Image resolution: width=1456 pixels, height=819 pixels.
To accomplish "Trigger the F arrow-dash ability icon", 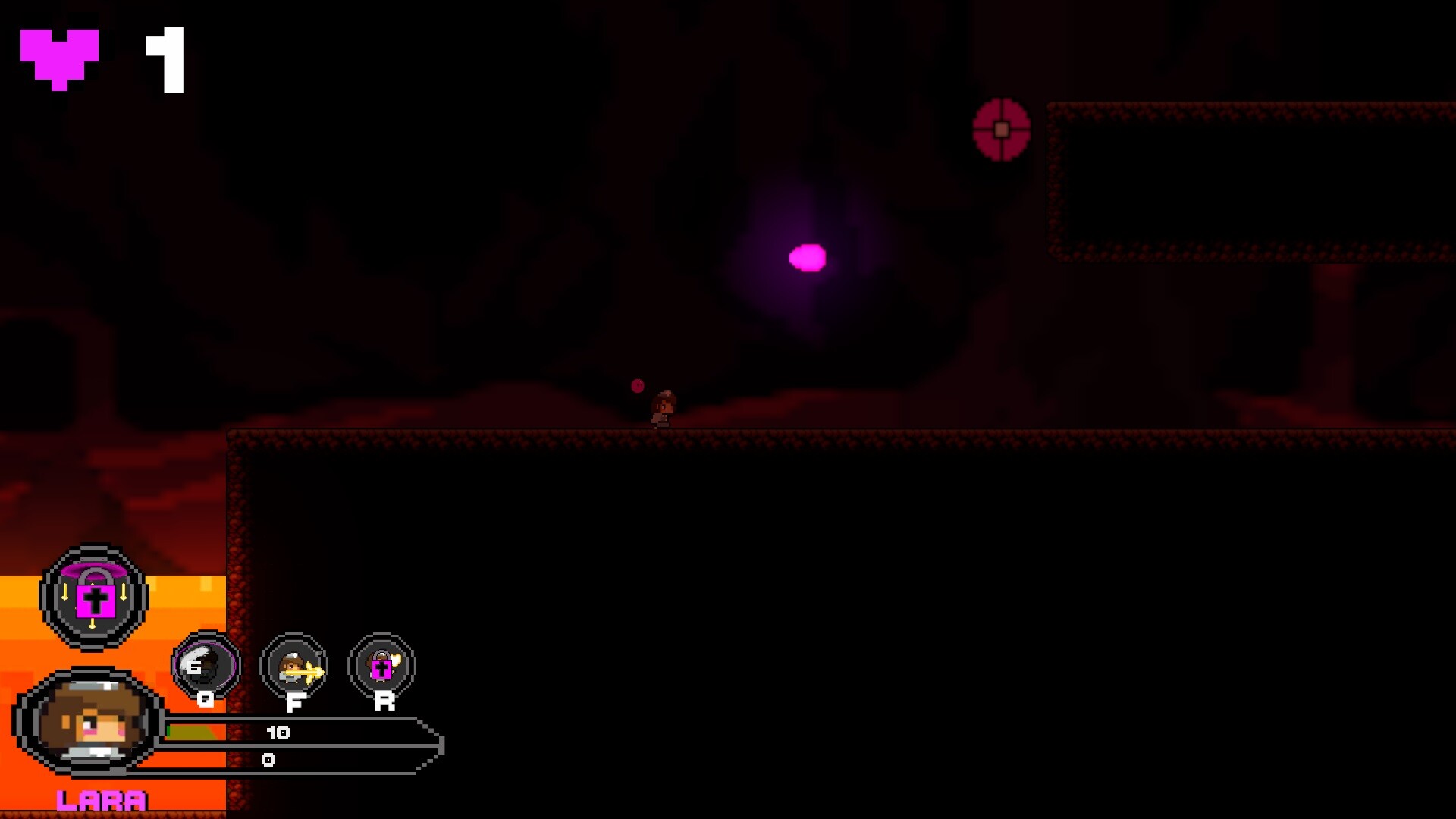I will (x=294, y=667).
